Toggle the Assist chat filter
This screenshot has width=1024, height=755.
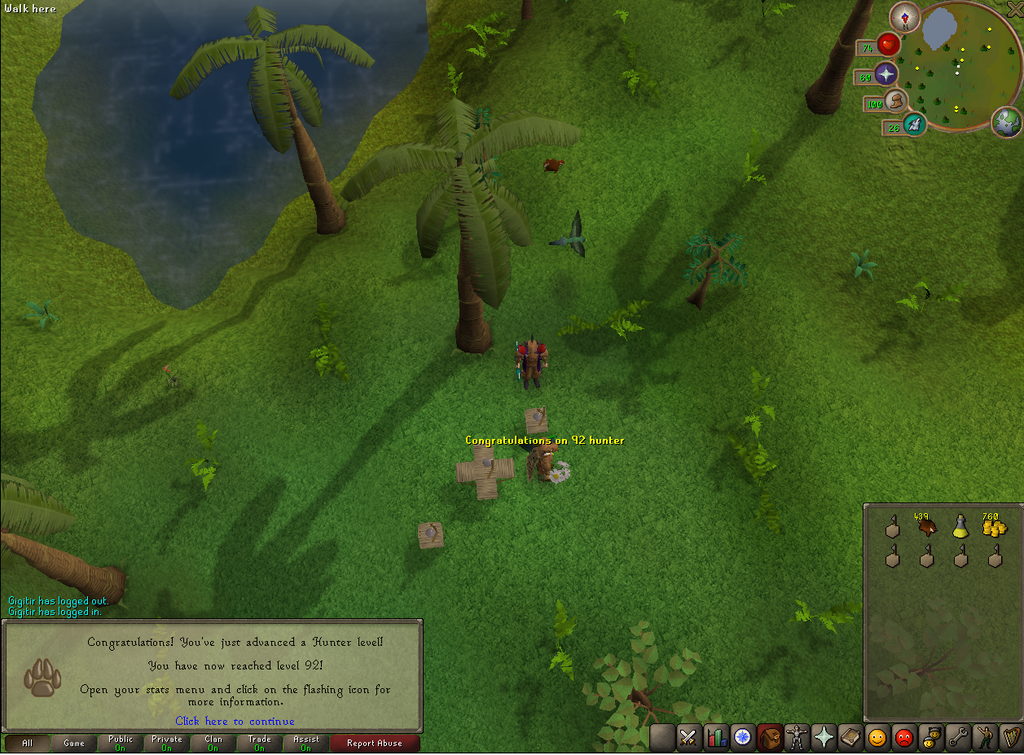point(306,743)
